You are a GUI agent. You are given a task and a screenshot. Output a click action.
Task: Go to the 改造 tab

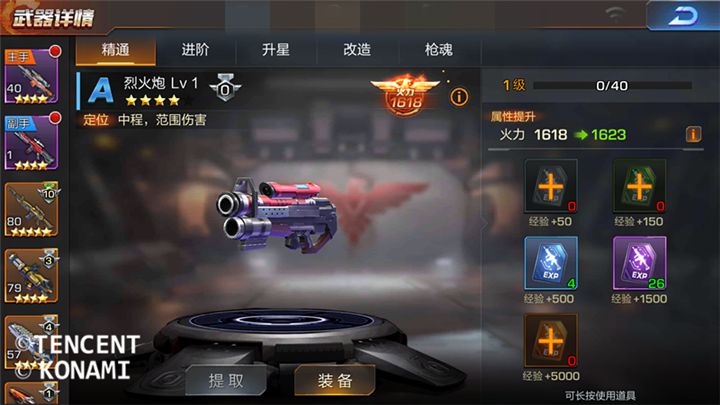357,50
